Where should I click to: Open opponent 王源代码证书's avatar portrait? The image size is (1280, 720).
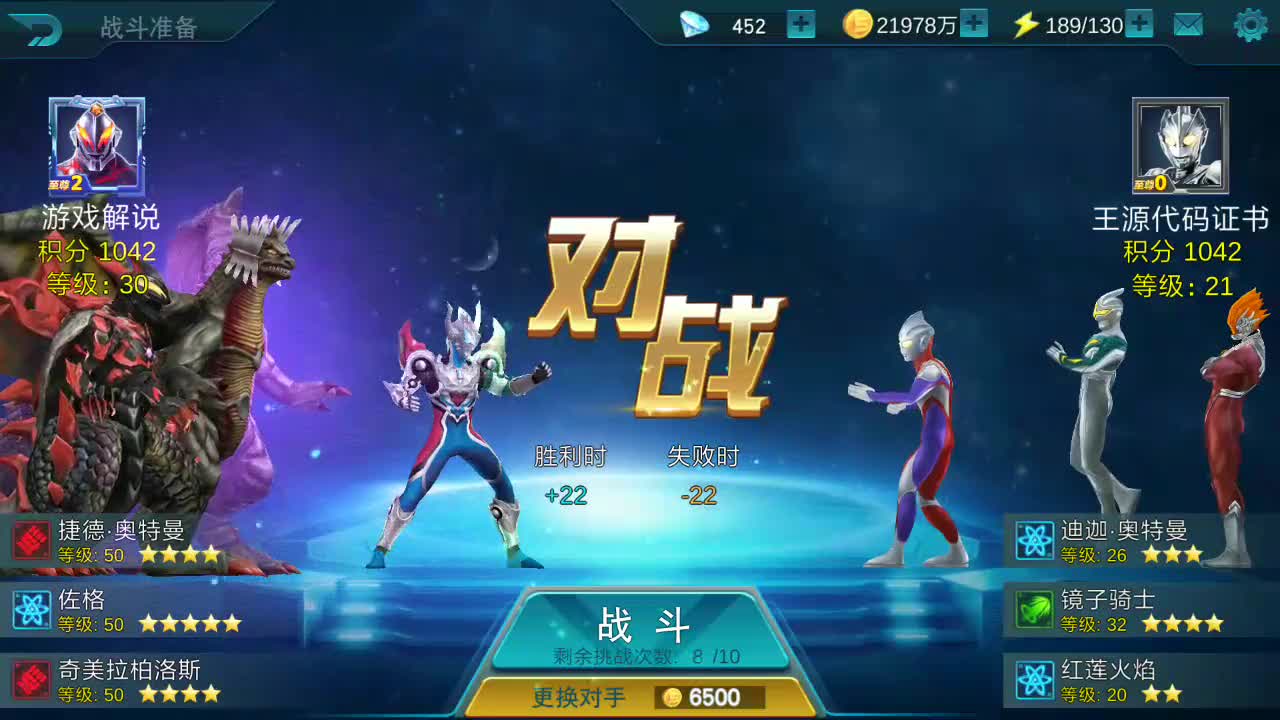point(1178,145)
